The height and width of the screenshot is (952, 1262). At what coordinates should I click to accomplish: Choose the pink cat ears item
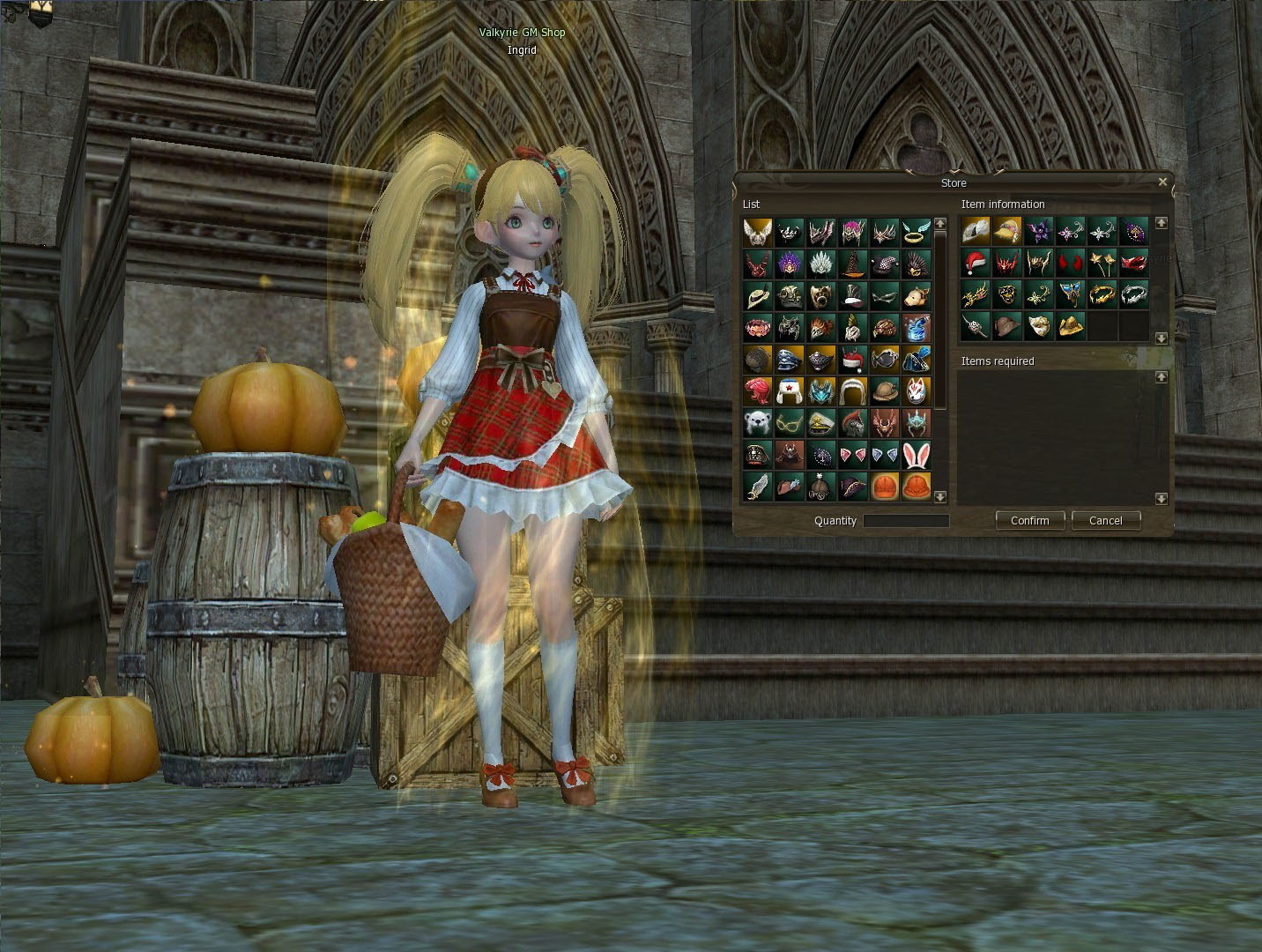(x=853, y=455)
